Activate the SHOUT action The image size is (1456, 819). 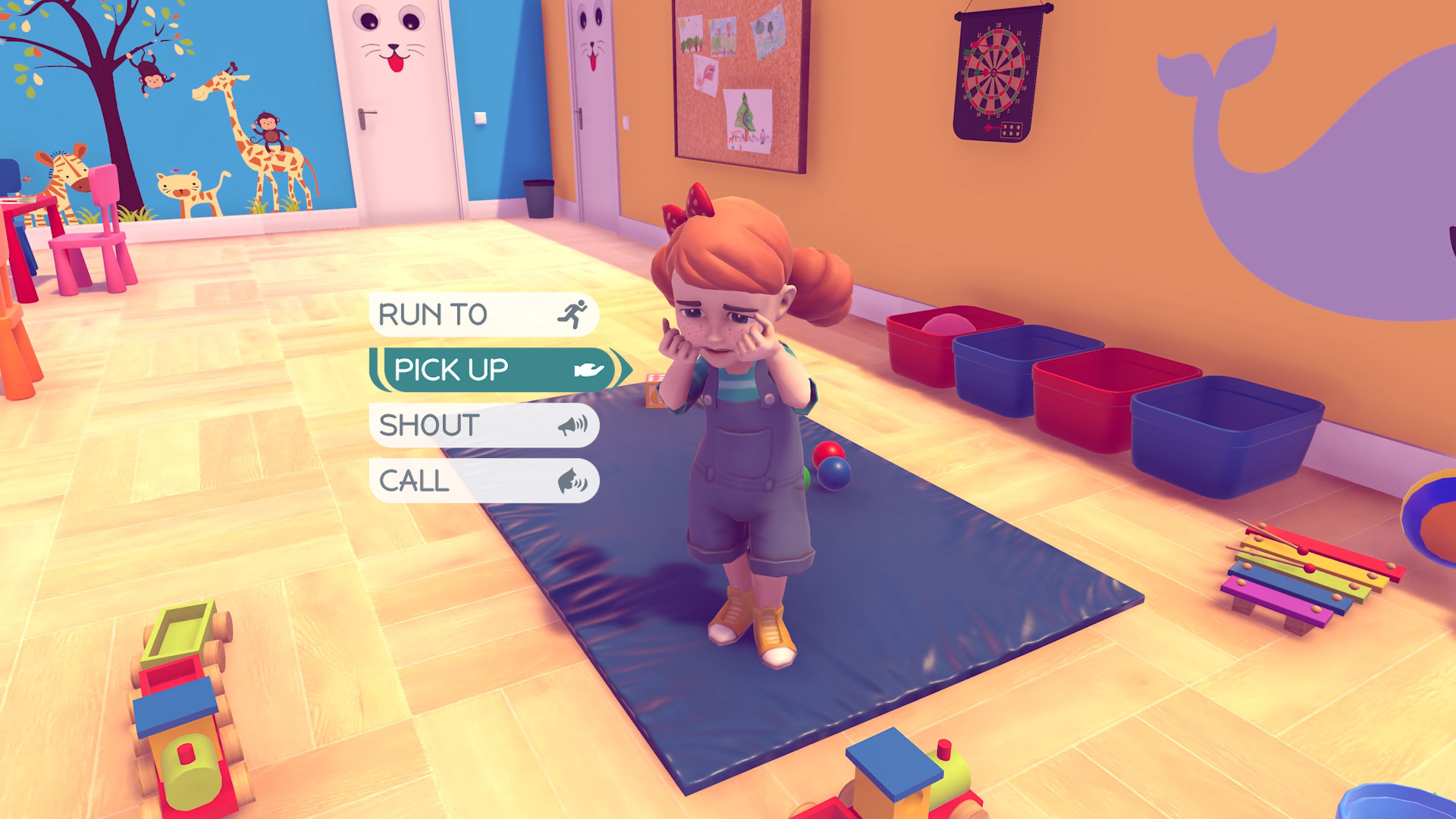pyautogui.click(x=430, y=425)
